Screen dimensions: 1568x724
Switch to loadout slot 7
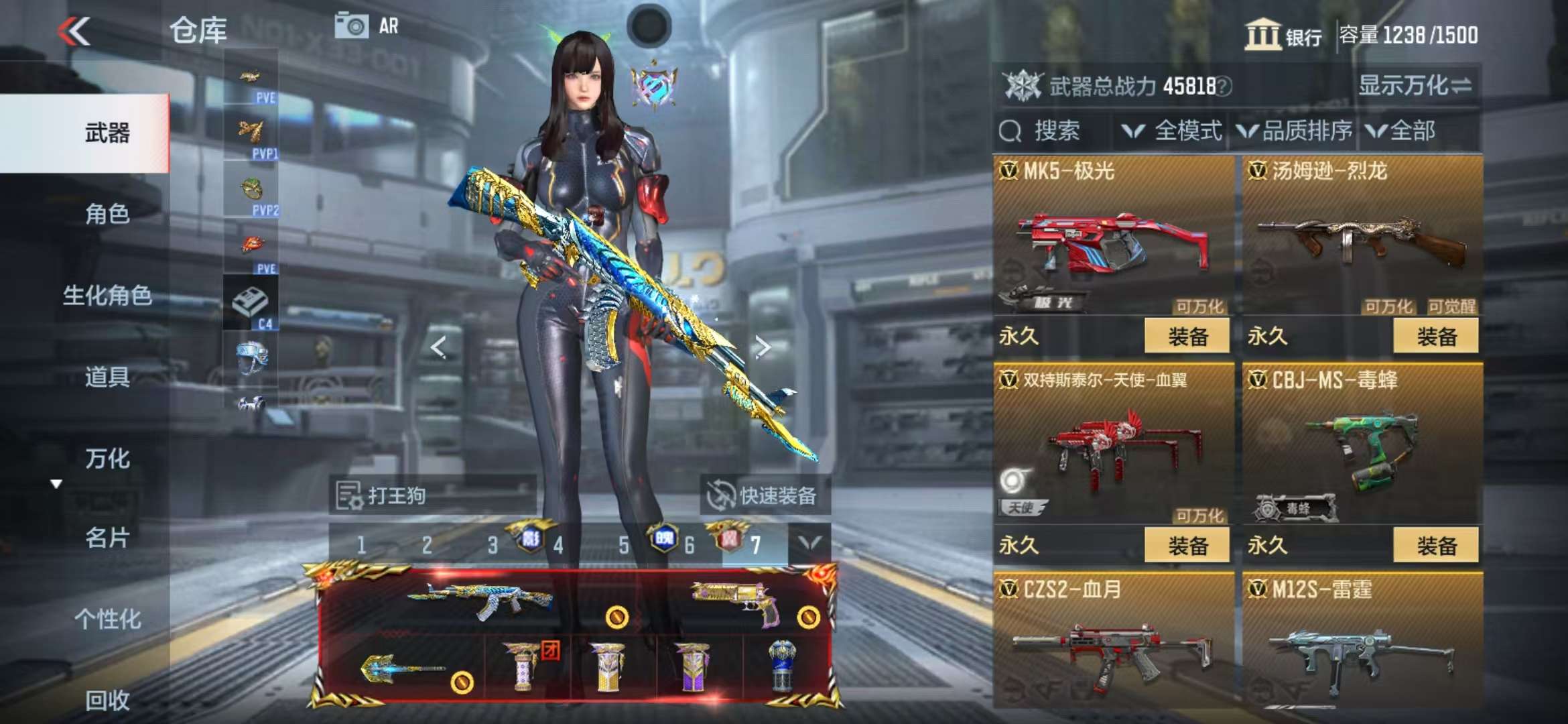[x=755, y=545]
